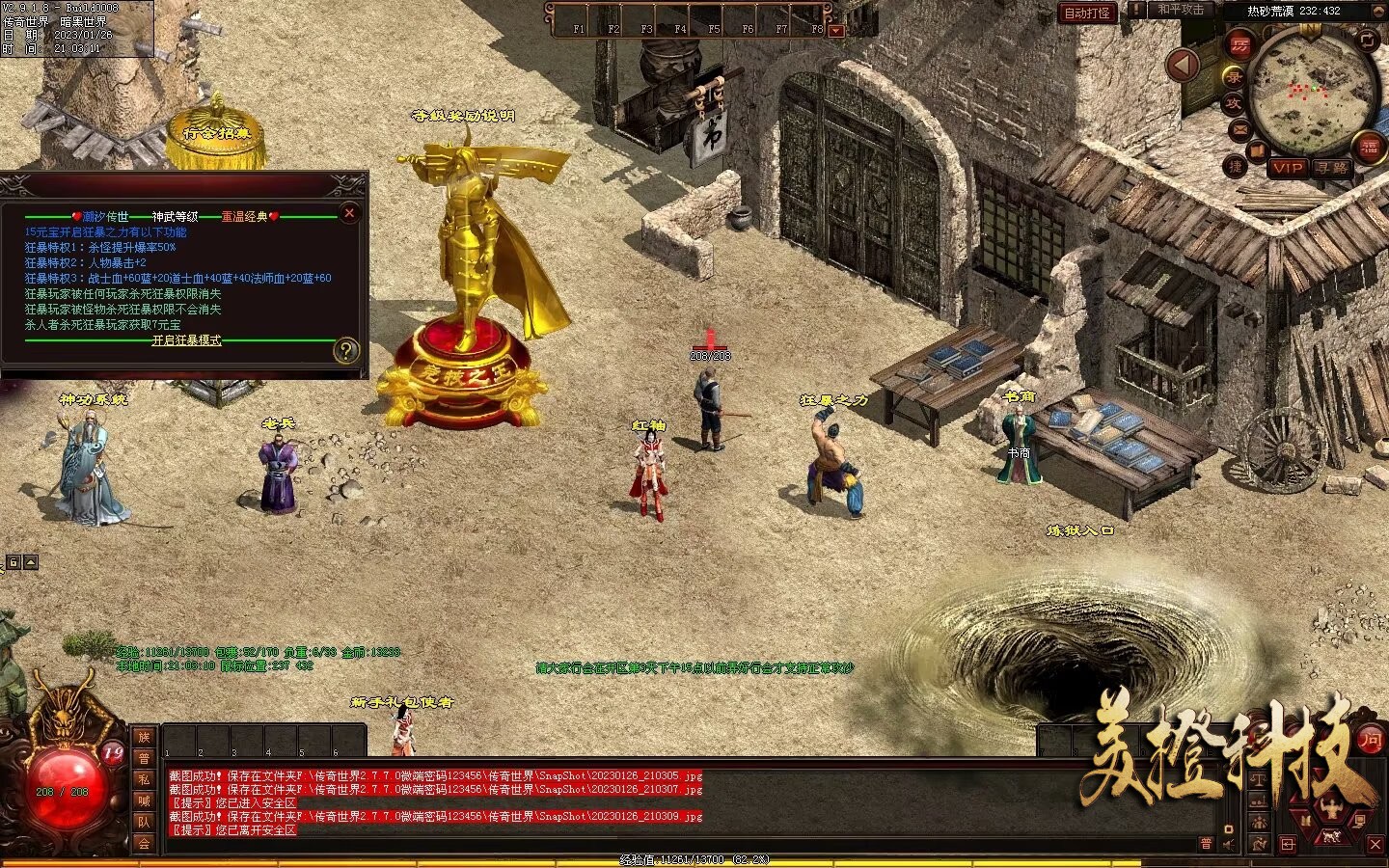Open the 福 welfare button
This screenshot has width=1389, height=868.
[1368, 148]
